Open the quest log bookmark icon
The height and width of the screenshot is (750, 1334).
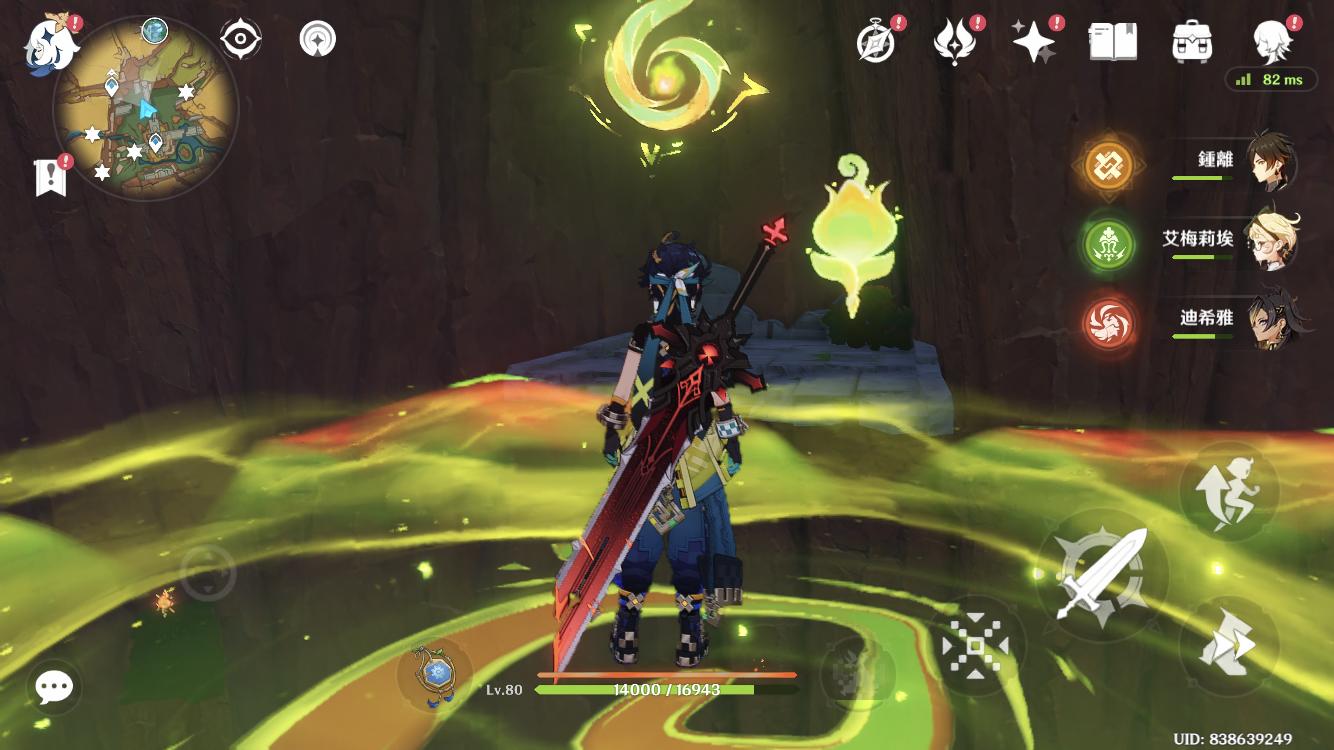50,177
